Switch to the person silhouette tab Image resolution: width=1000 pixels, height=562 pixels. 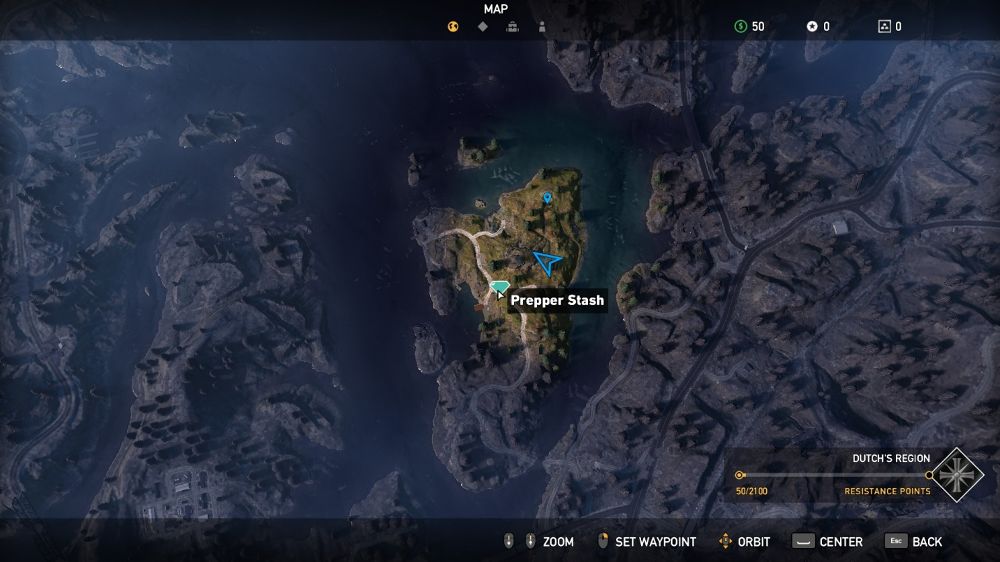point(542,27)
